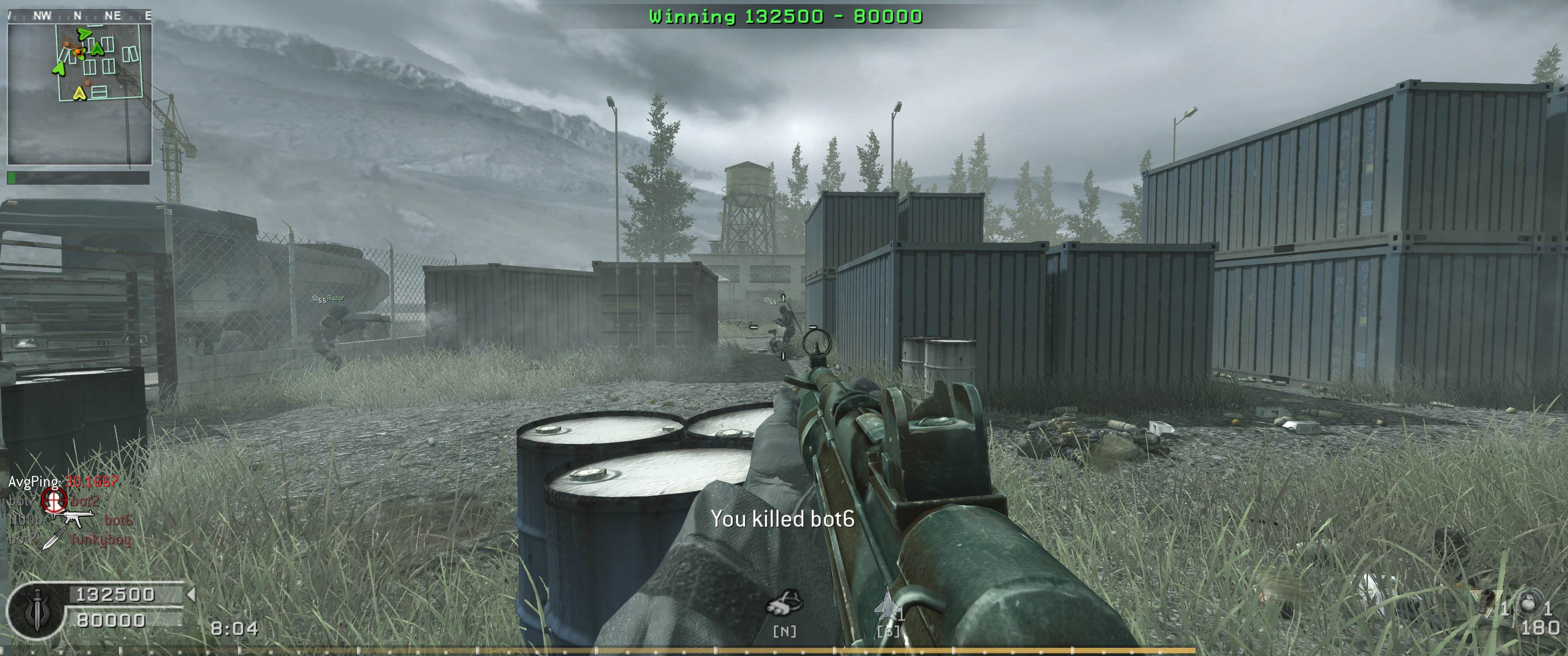
Task: Click the yellow player arrow on minimap
Action: pyautogui.click(x=78, y=93)
